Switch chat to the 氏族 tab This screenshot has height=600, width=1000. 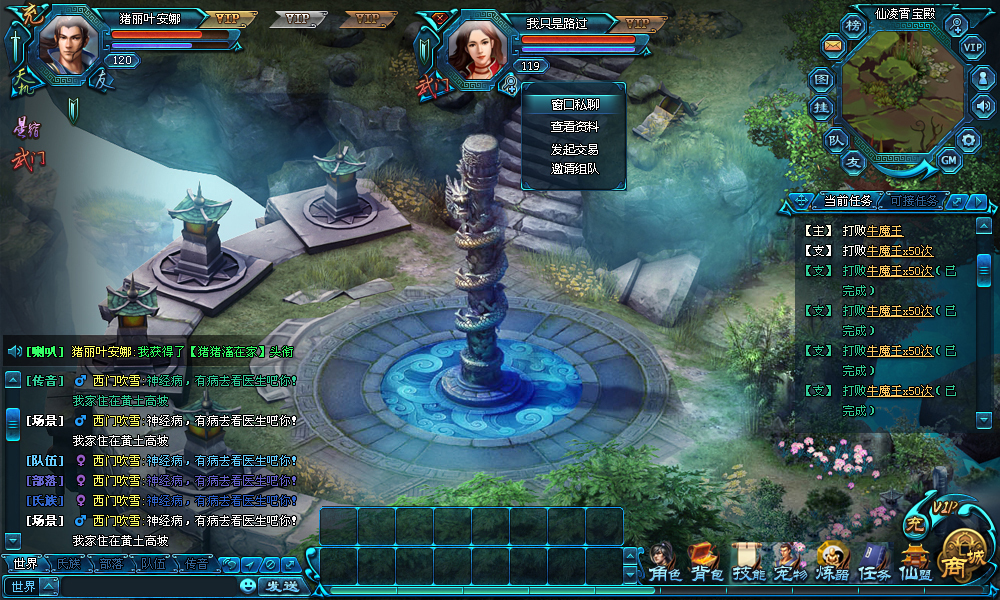pos(69,564)
